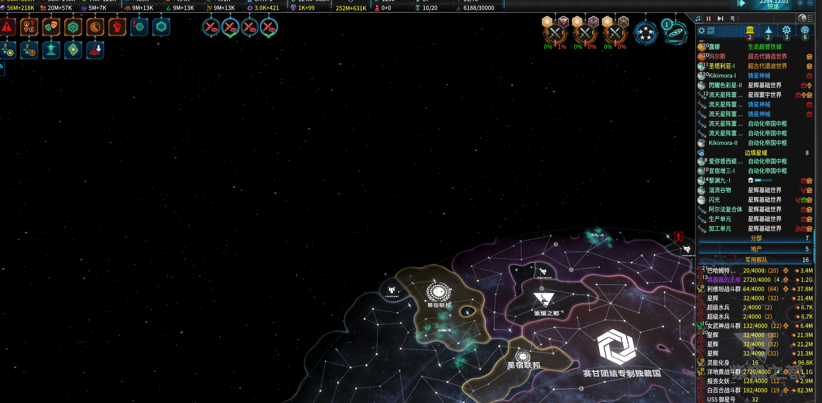This screenshot has width=822, height=403.
Task: Select the galaxy spiral notification badge
Action: (x=676, y=33)
